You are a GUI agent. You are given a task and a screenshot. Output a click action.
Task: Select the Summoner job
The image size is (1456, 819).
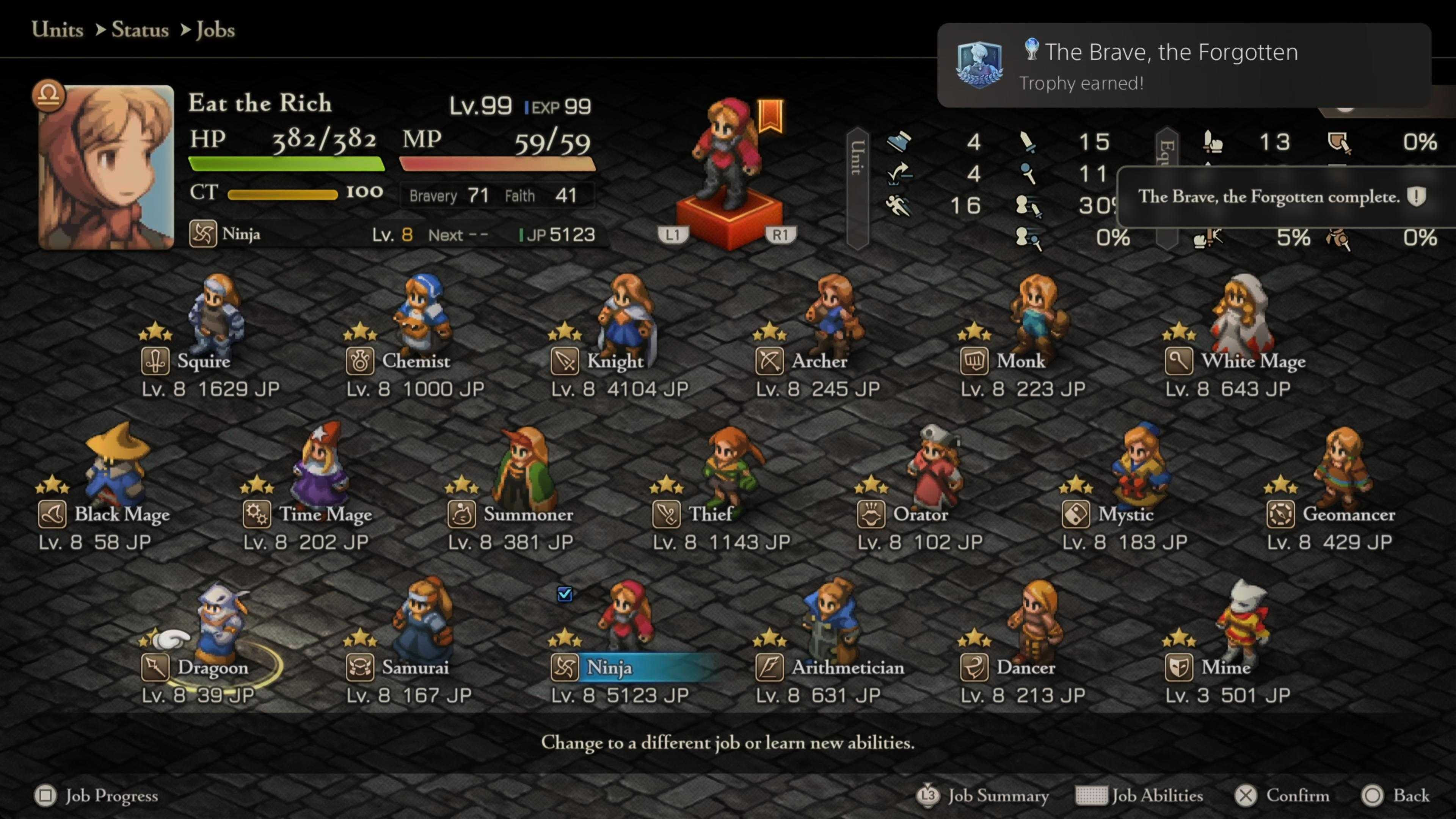pyautogui.click(x=527, y=515)
